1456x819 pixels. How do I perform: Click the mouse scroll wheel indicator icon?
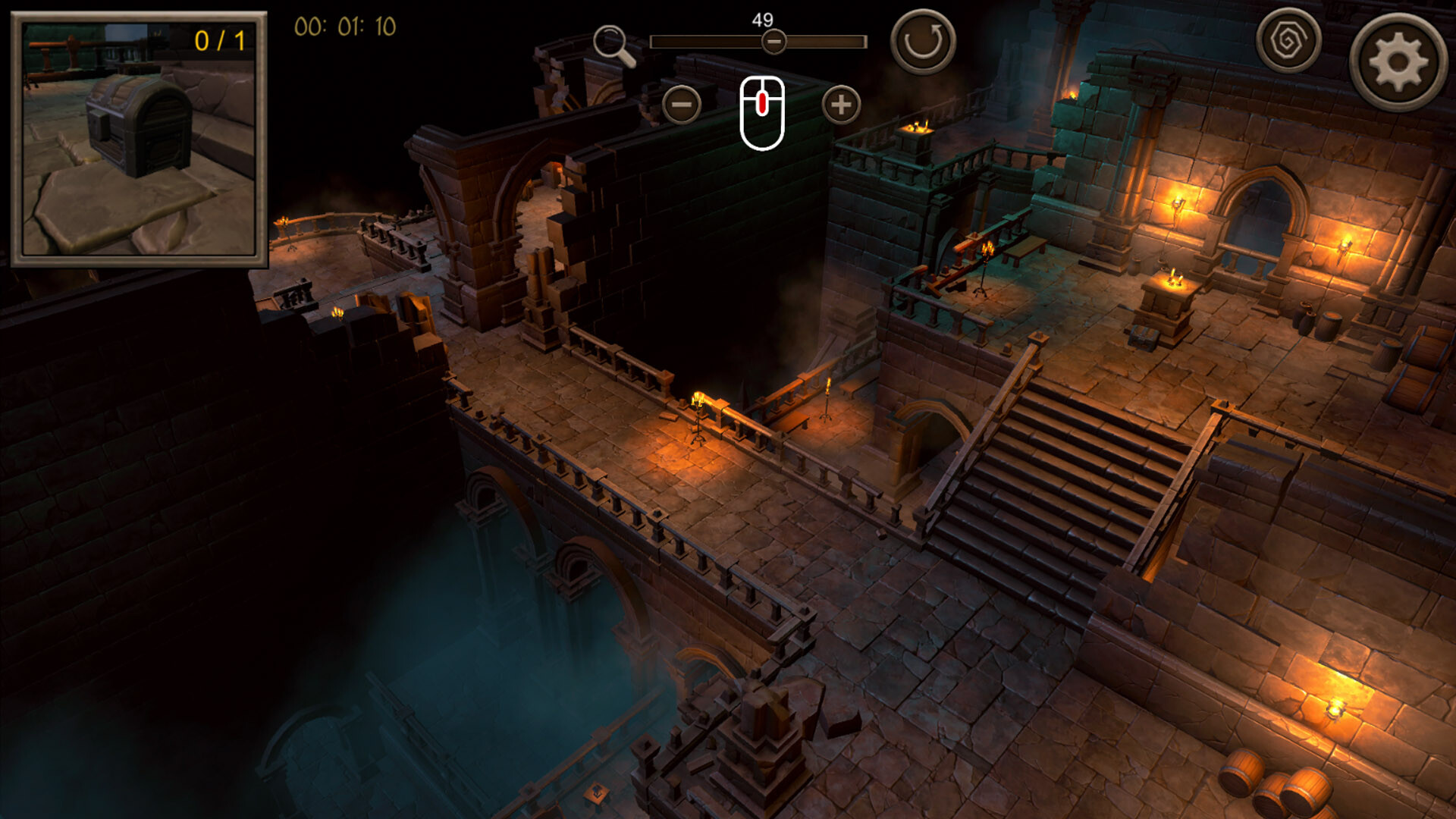[x=763, y=111]
